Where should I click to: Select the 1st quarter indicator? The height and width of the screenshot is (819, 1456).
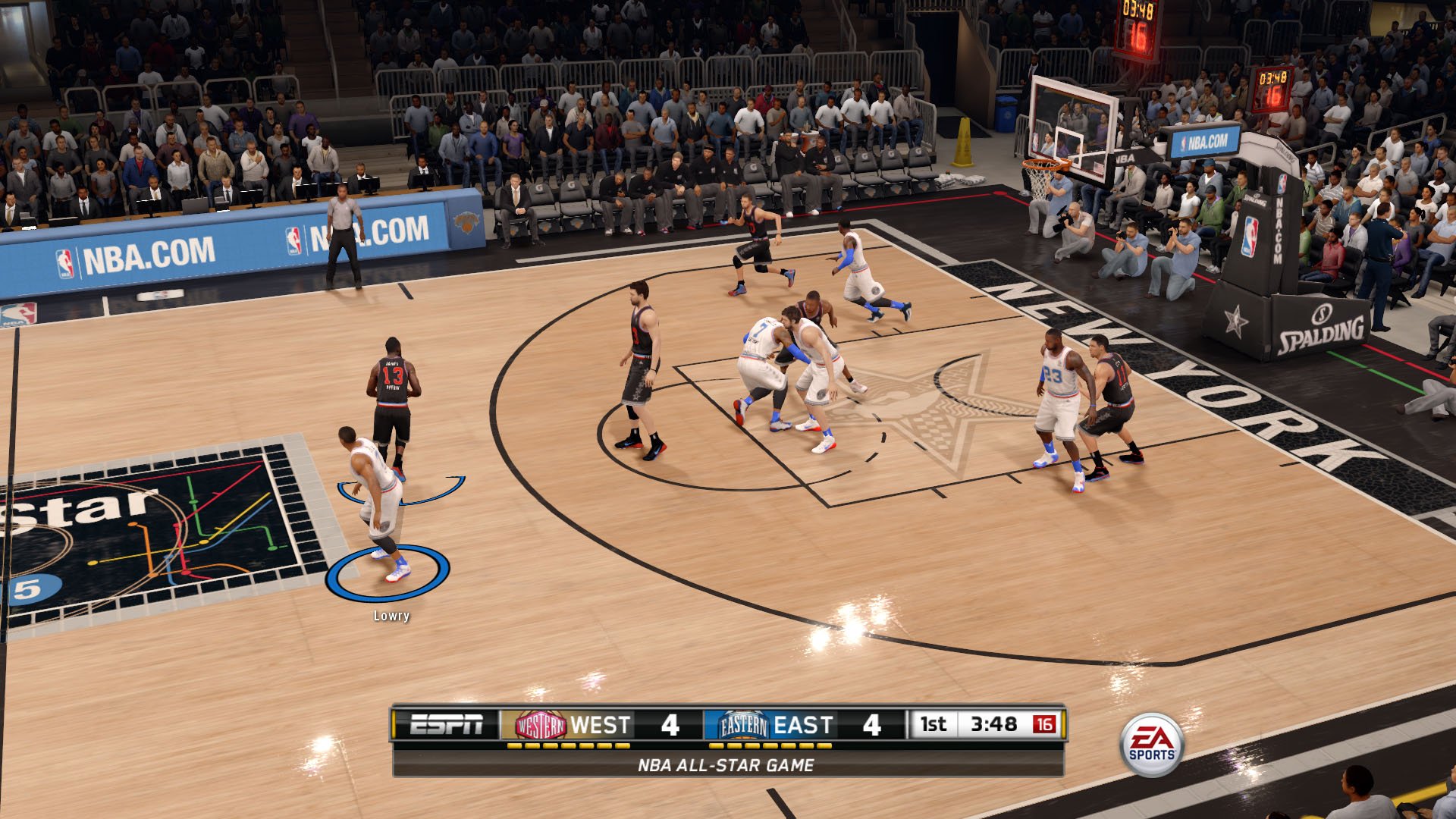tap(934, 724)
